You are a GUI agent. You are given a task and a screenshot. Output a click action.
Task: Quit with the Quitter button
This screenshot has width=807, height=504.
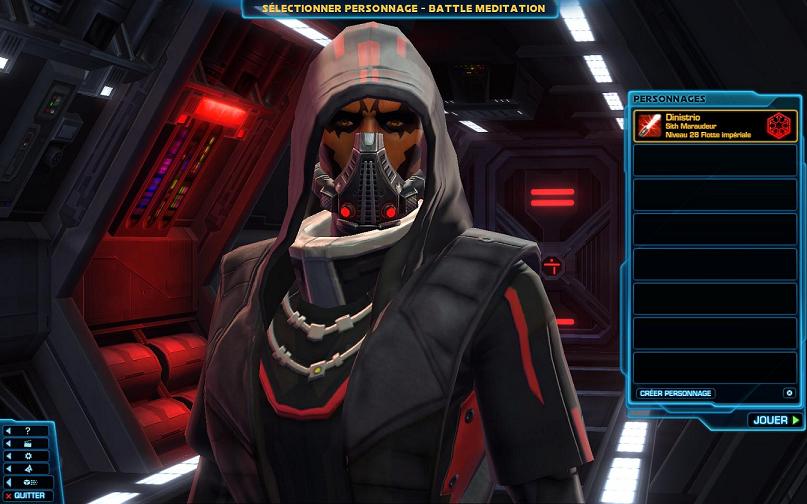tap(29, 495)
